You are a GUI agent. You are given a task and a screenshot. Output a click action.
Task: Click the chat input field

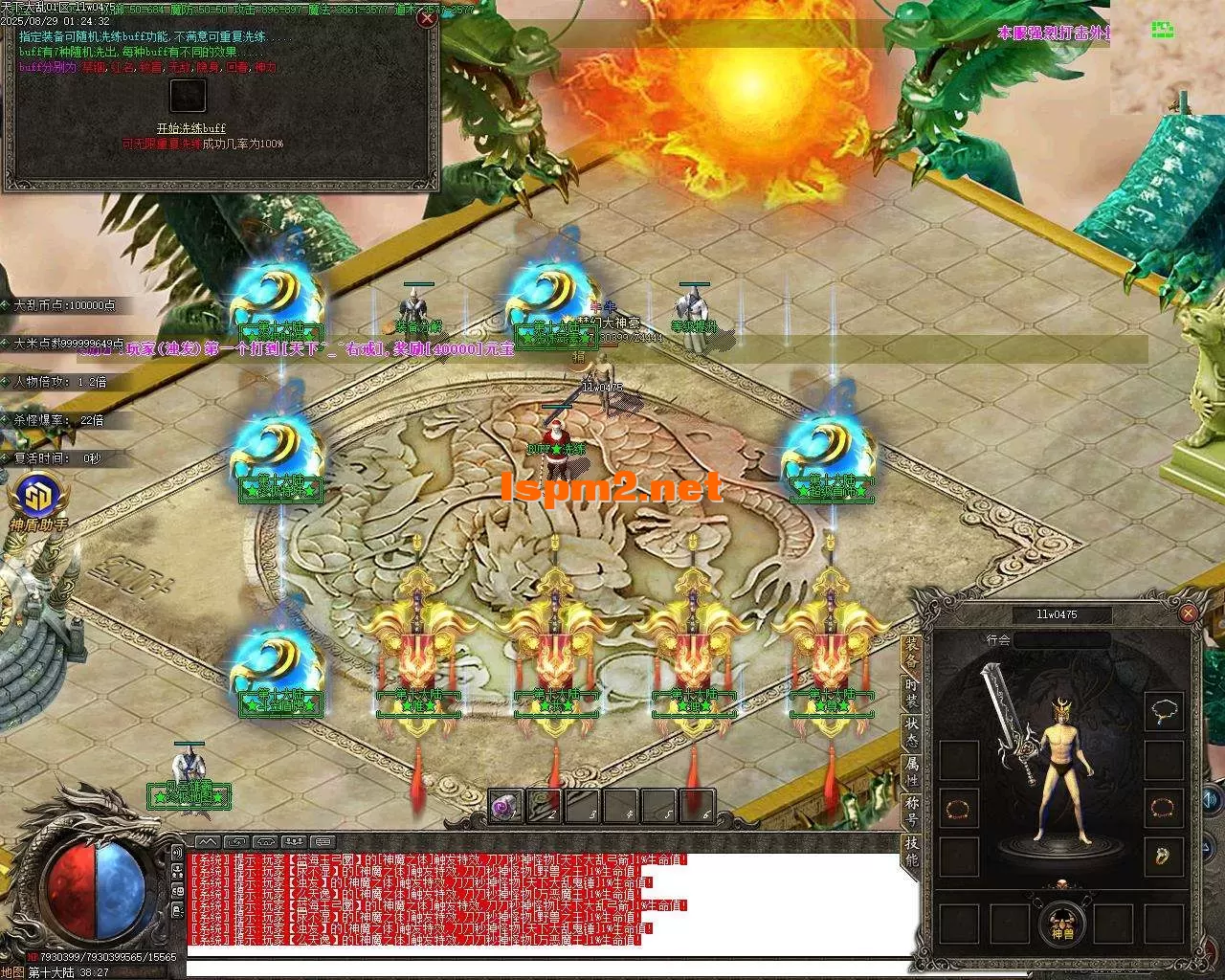click(536, 969)
